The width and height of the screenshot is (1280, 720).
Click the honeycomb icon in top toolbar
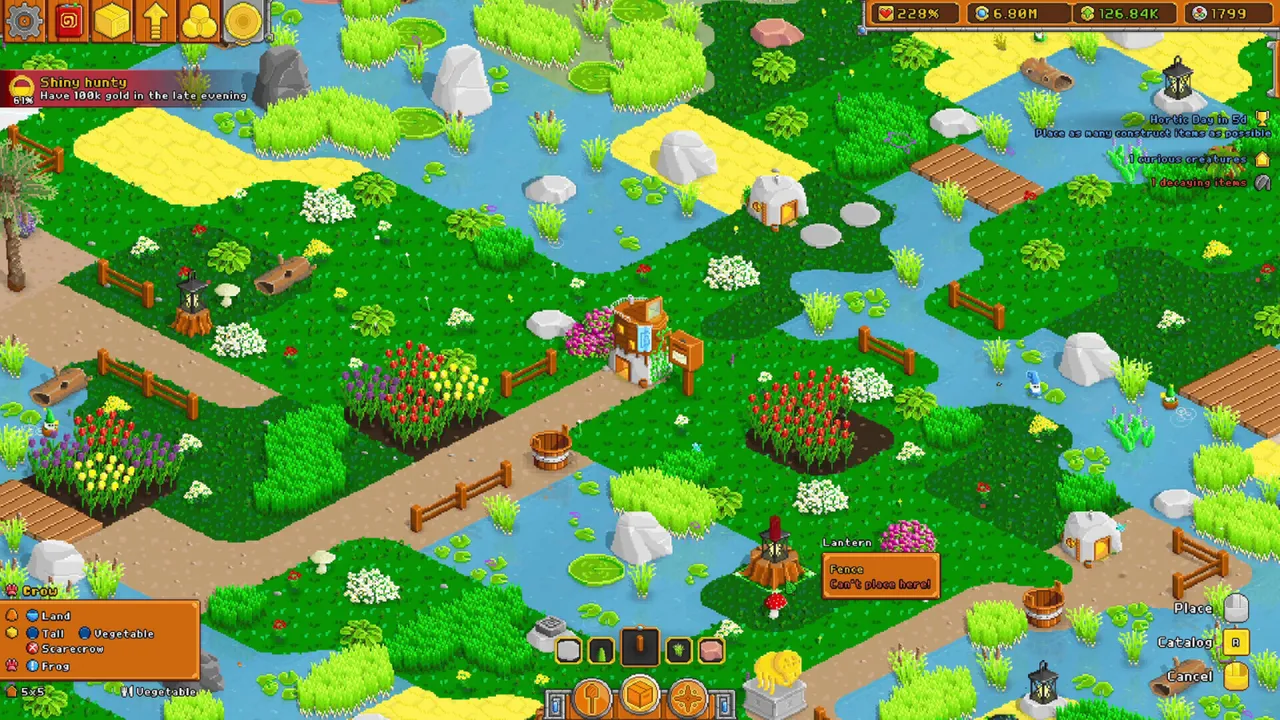click(199, 20)
